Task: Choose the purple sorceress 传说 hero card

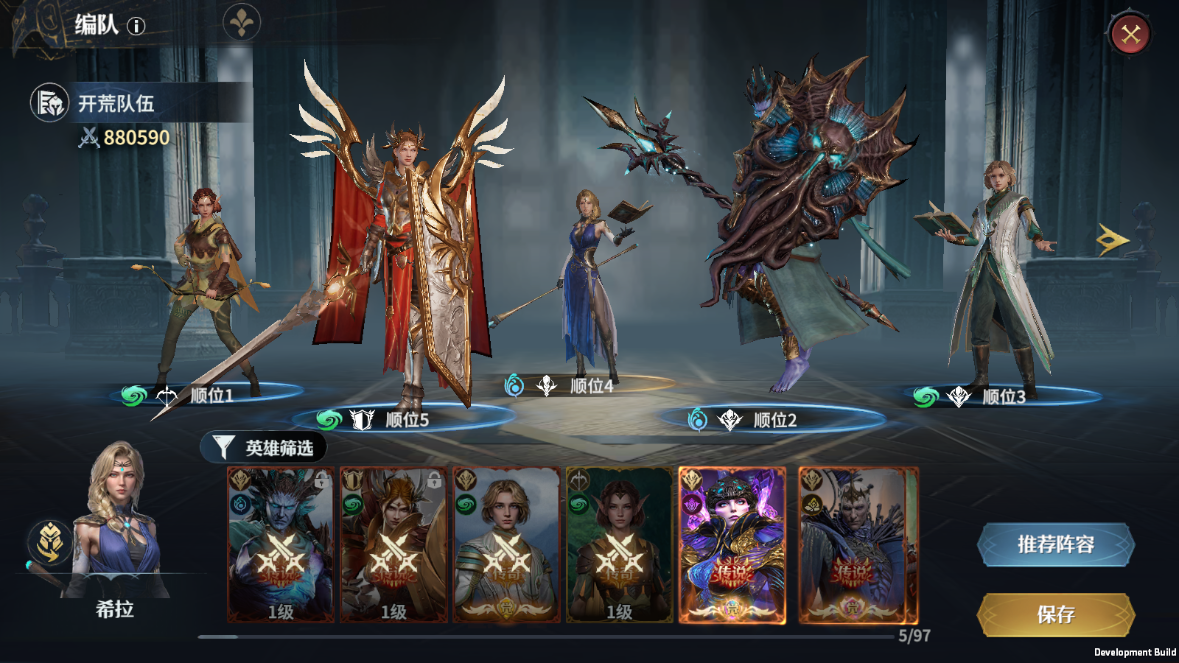Action: pos(732,545)
